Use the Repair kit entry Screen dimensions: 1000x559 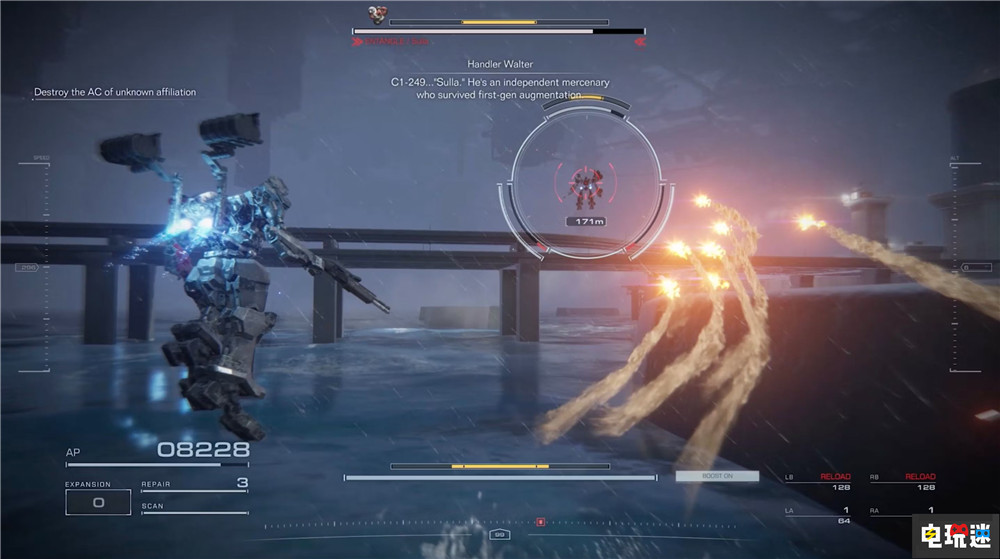(194, 485)
